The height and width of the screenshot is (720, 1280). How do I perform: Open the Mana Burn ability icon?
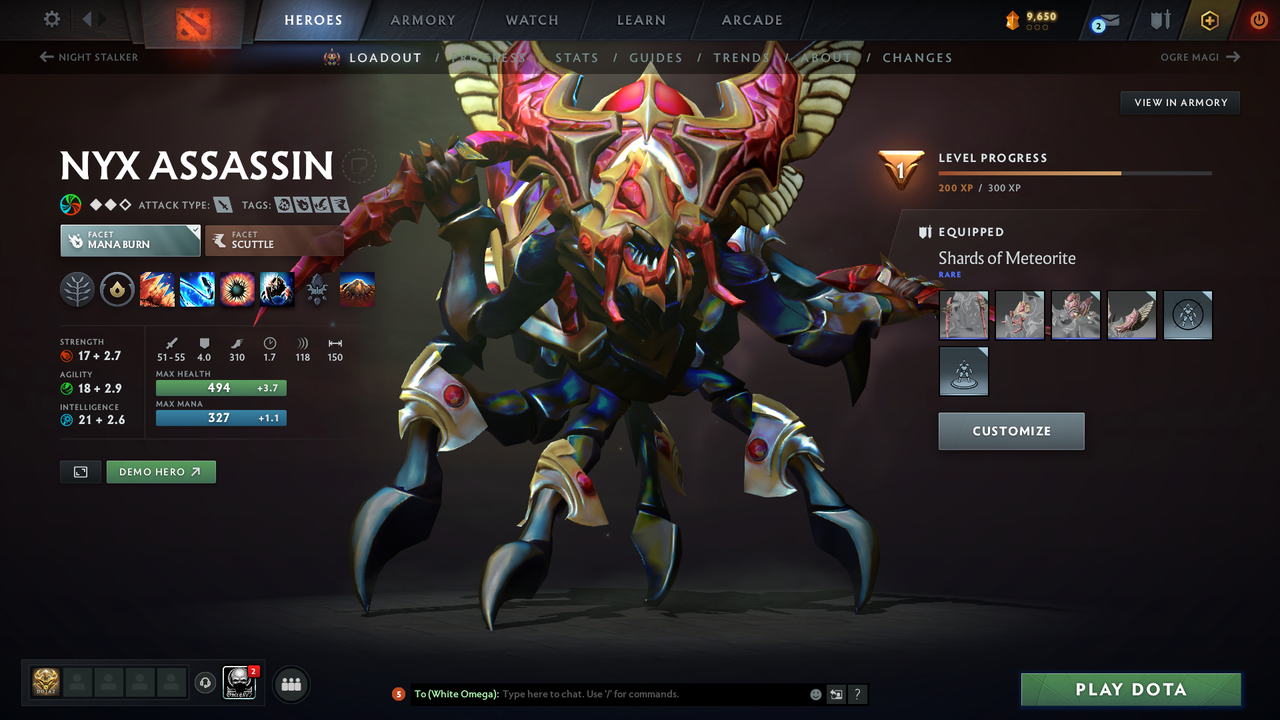197,289
